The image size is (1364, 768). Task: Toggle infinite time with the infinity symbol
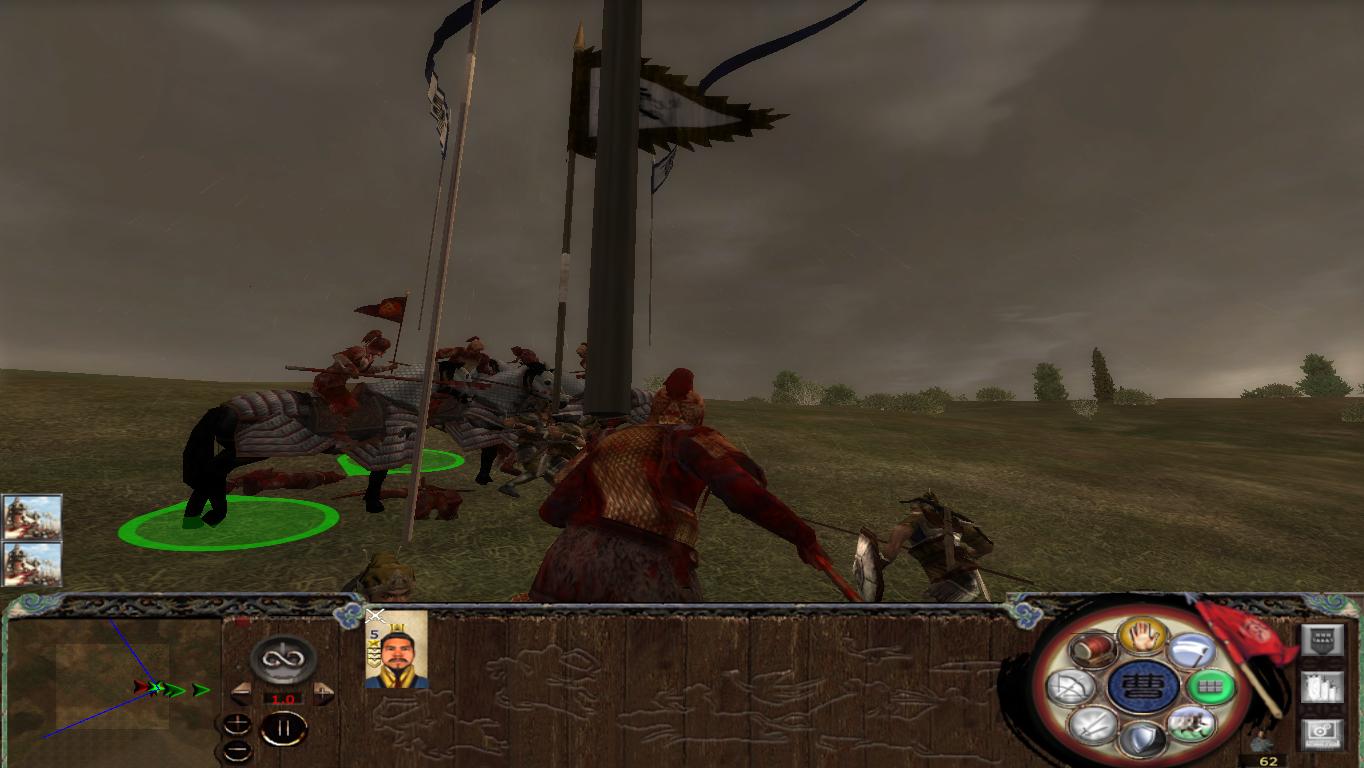point(283,659)
